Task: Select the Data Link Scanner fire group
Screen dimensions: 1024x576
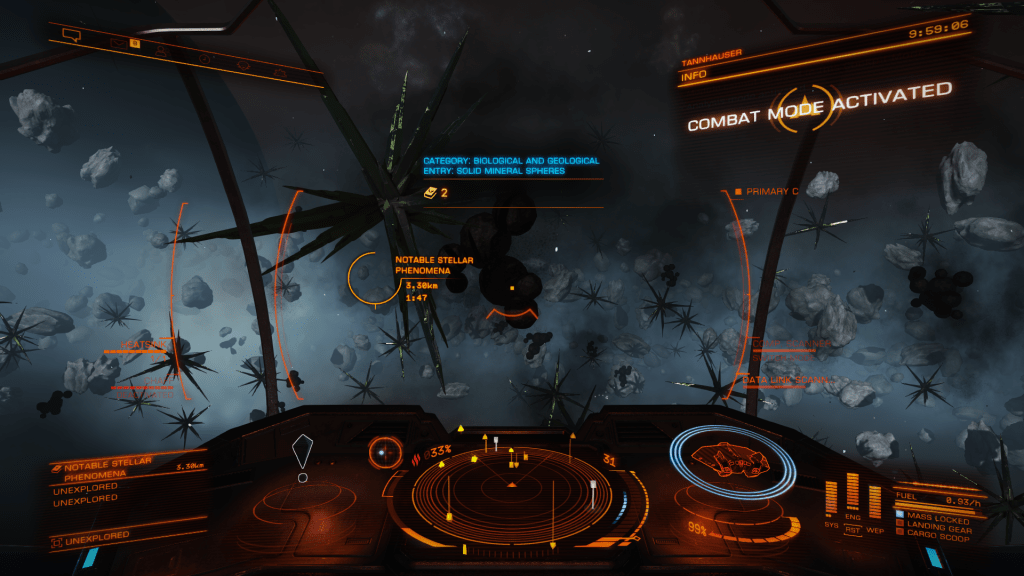Action: pyautogui.click(x=786, y=380)
